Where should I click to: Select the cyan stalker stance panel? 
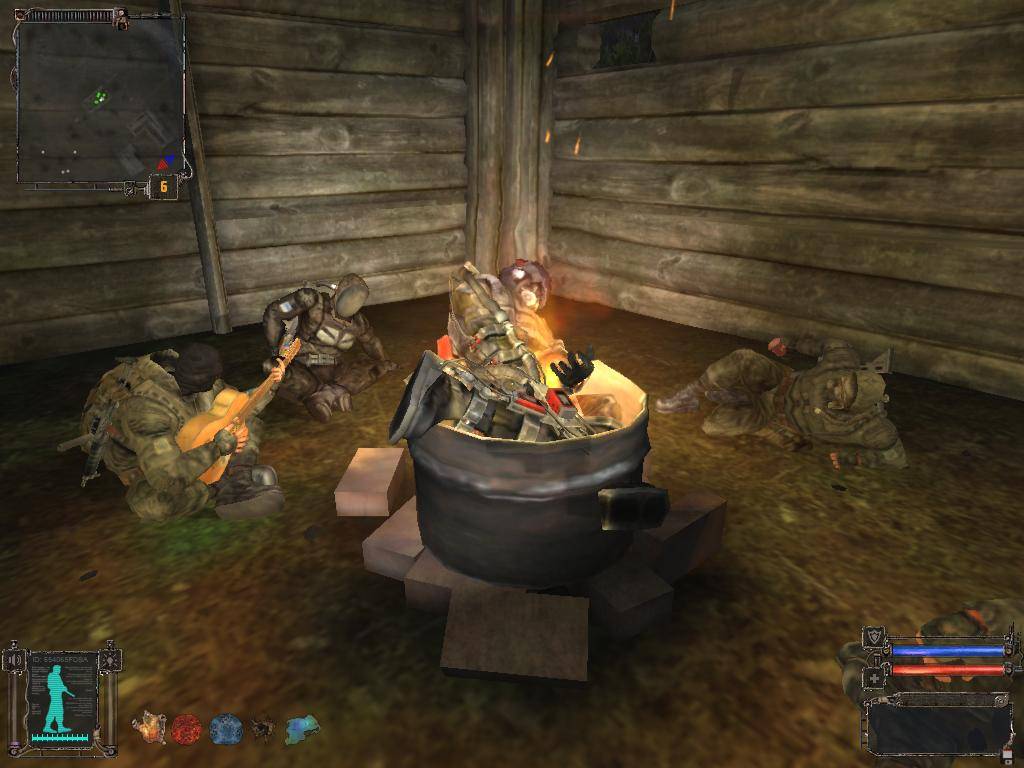(64, 695)
